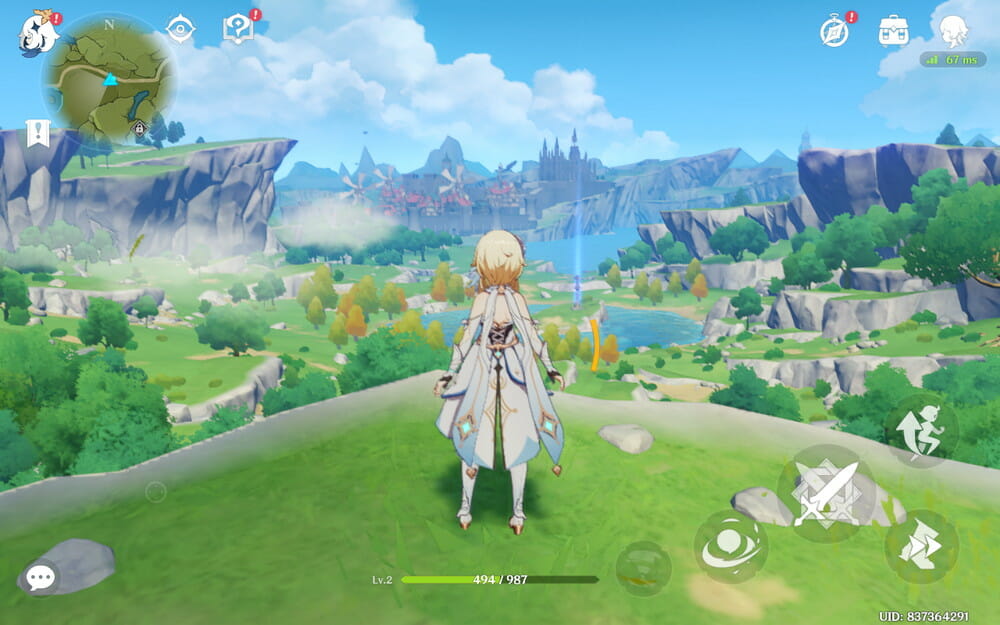Open the Paimon menu icon

pos(39,33)
